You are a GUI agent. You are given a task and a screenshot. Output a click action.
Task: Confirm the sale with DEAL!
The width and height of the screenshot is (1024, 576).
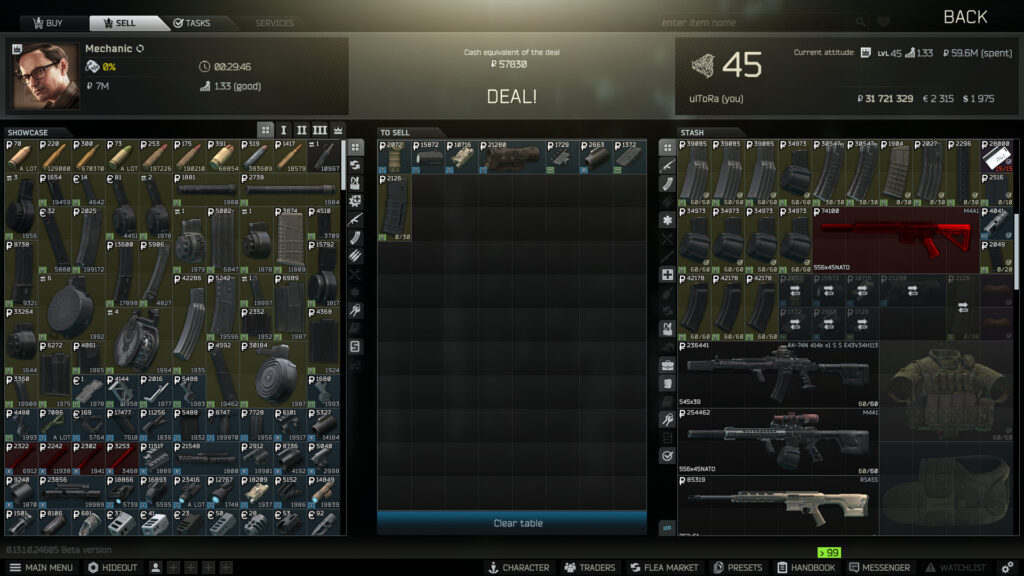pyautogui.click(x=511, y=97)
